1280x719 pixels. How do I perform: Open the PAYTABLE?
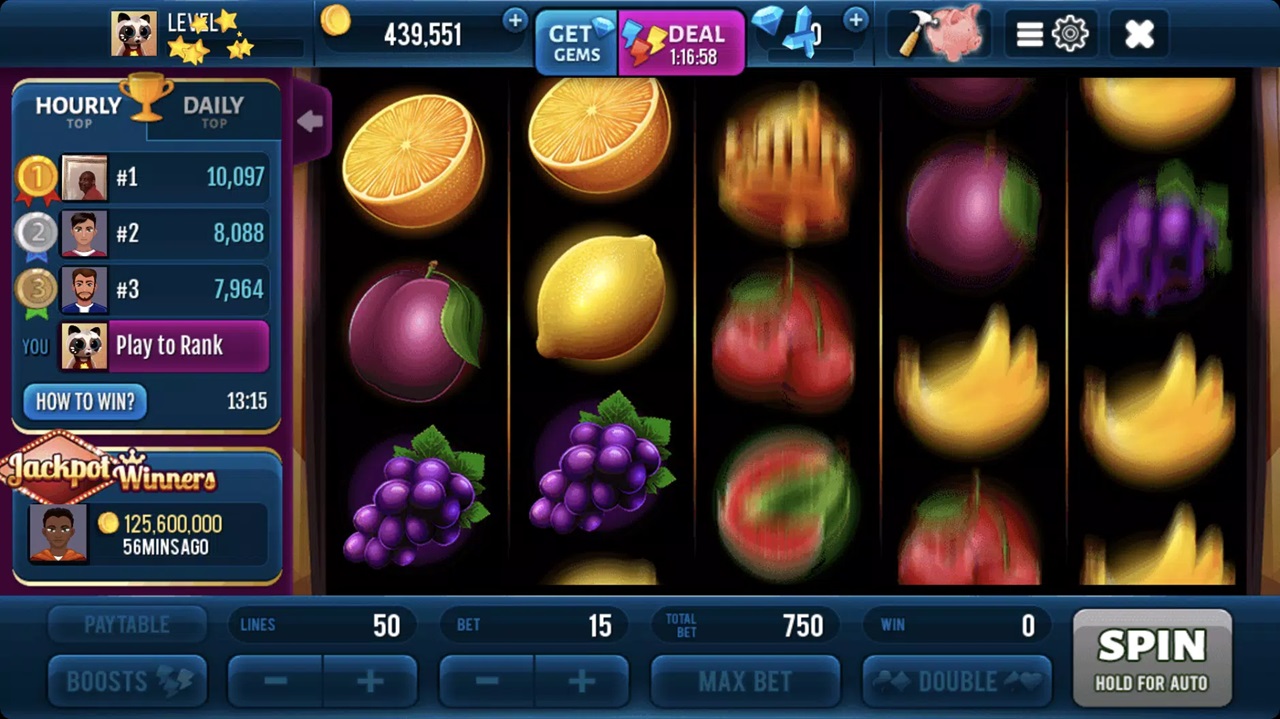[127, 625]
